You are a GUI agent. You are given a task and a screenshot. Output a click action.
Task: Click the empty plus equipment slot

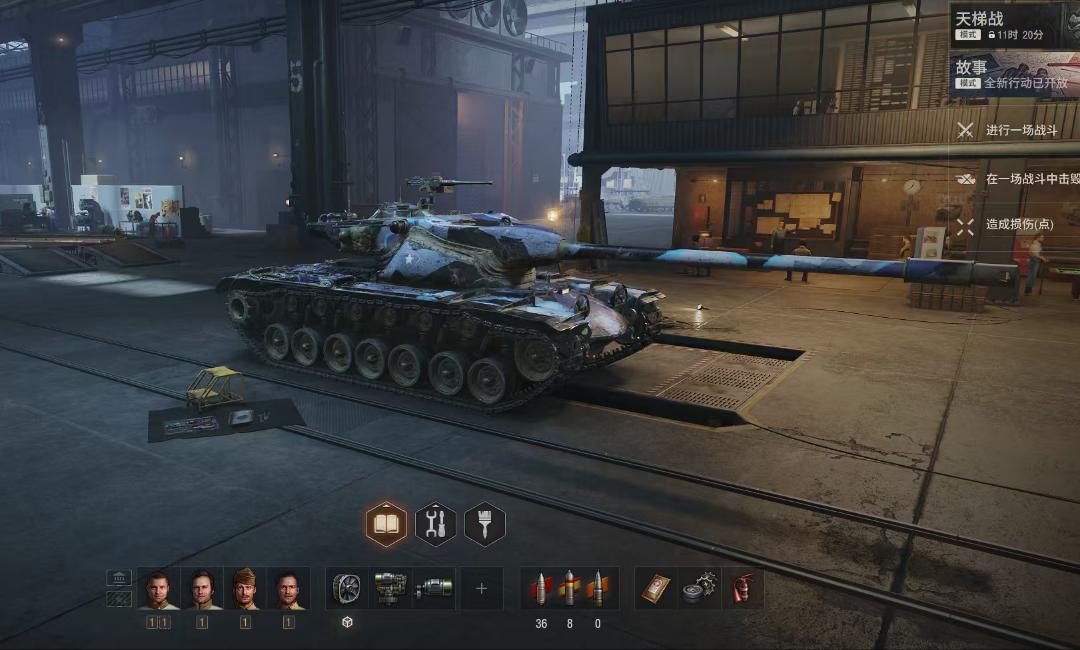pos(481,589)
